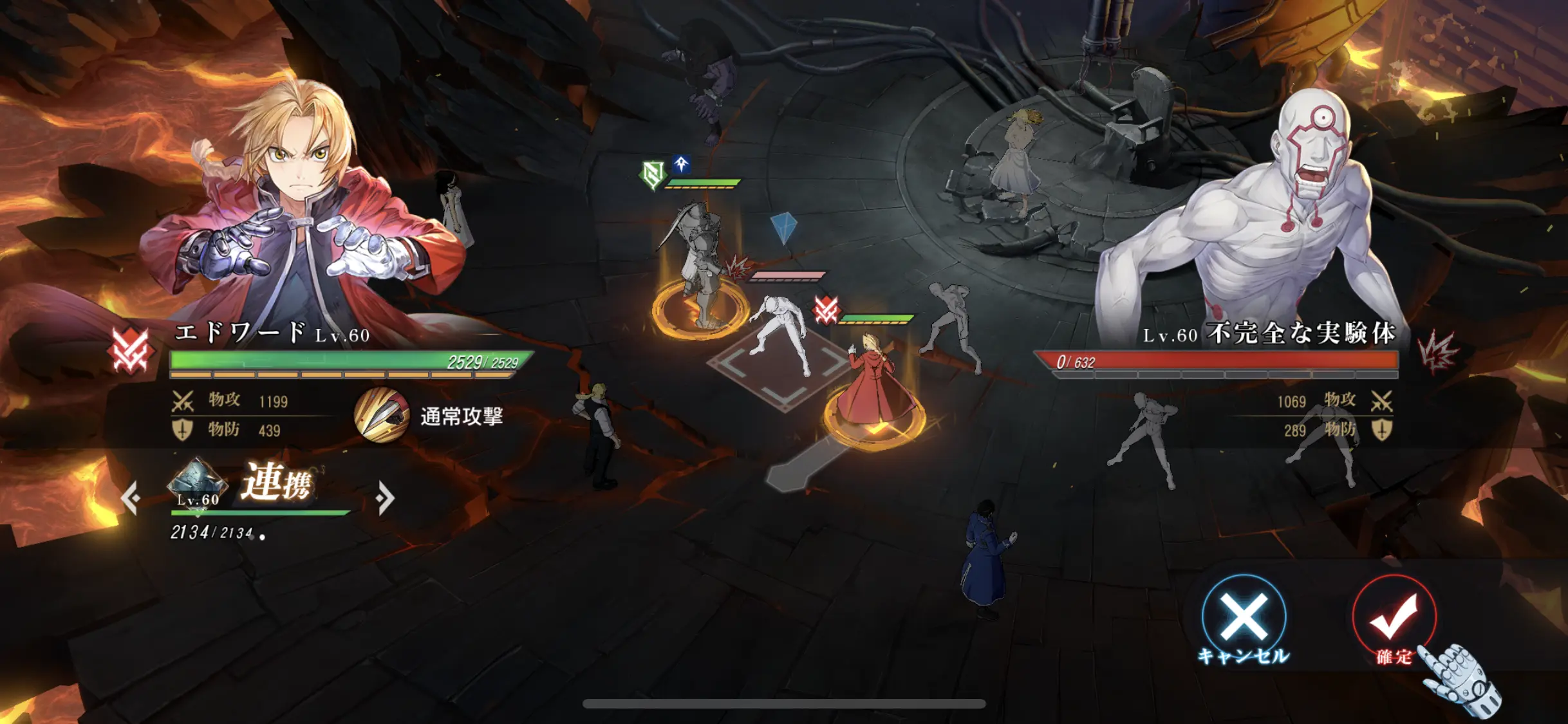Select the 通常攻撃 normal attack skill icon
Image resolution: width=1568 pixels, height=724 pixels.
(x=382, y=416)
